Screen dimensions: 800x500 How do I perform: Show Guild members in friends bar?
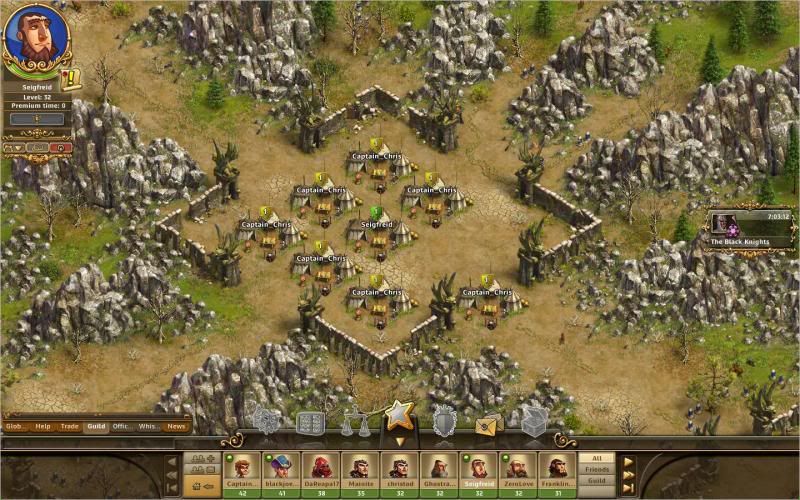coord(596,480)
